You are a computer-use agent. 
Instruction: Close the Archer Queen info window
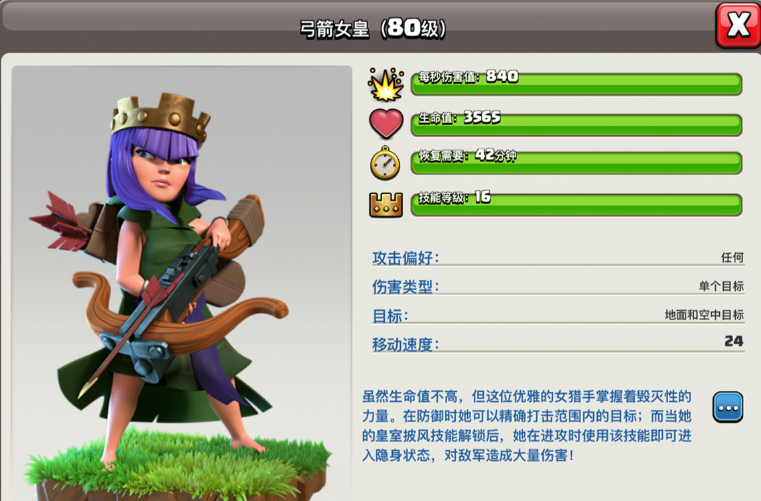(737, 26)
